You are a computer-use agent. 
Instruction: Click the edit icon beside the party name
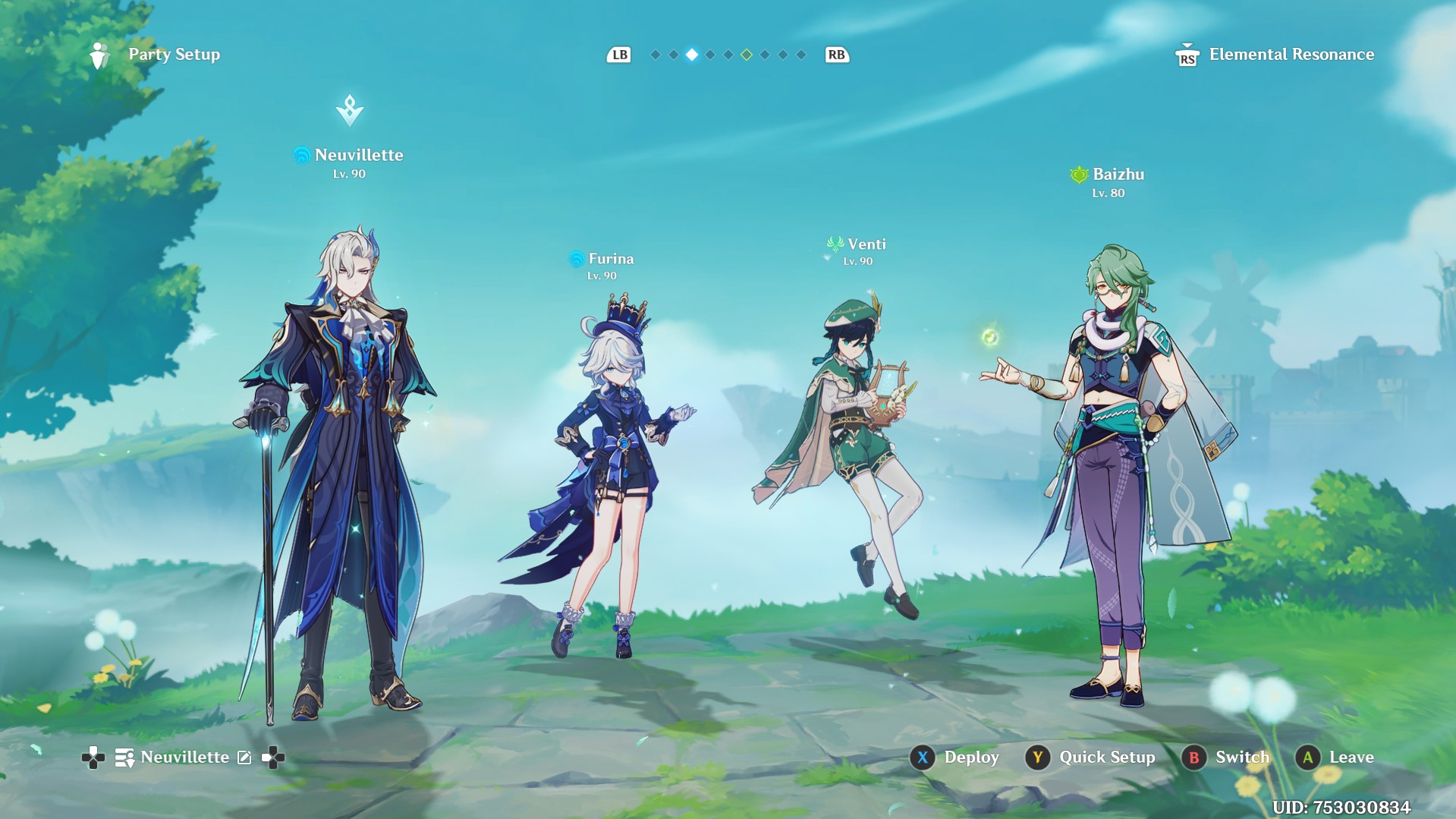tap(244, 758)
